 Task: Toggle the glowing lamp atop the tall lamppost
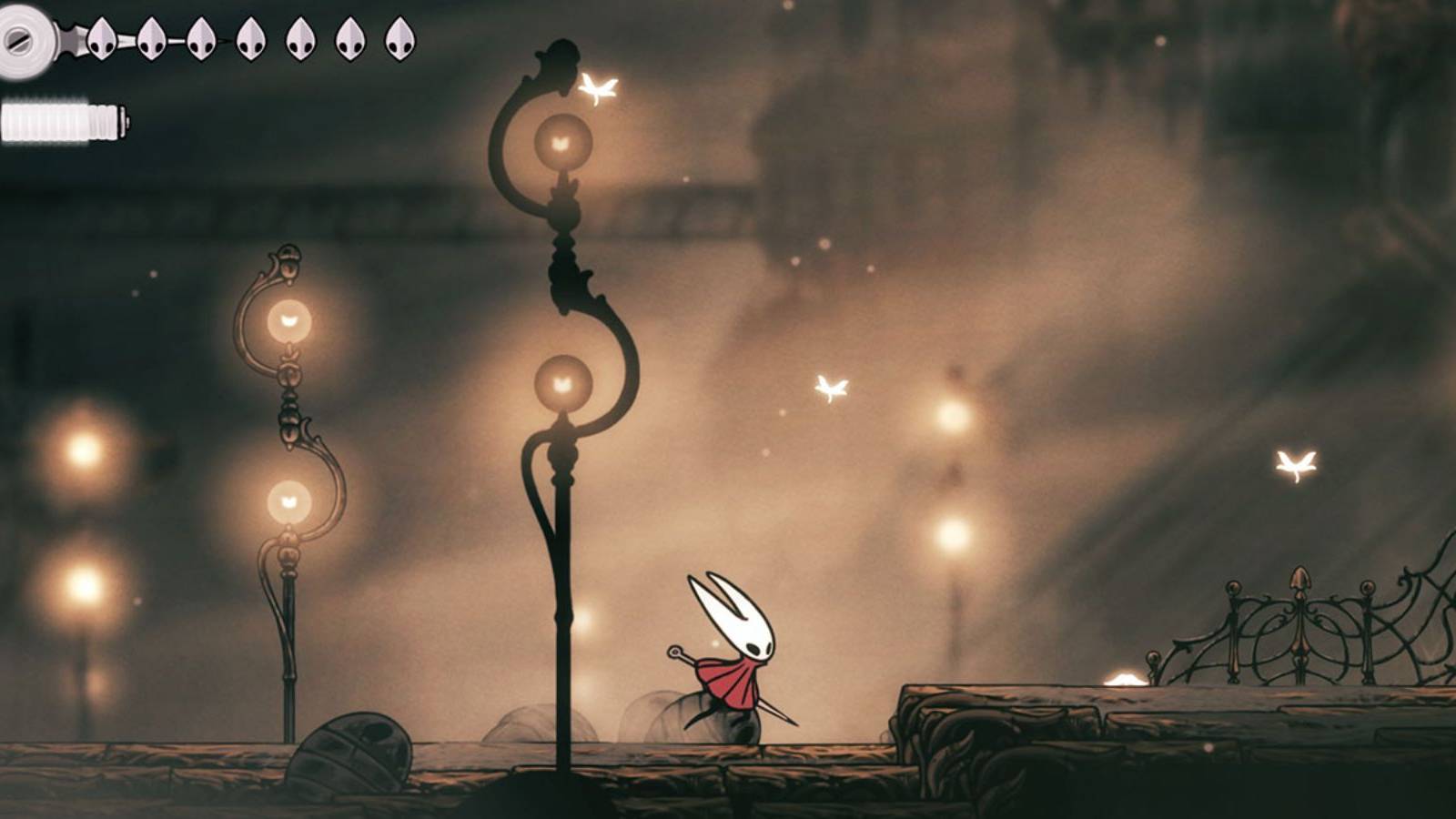[x=563, y=141]
